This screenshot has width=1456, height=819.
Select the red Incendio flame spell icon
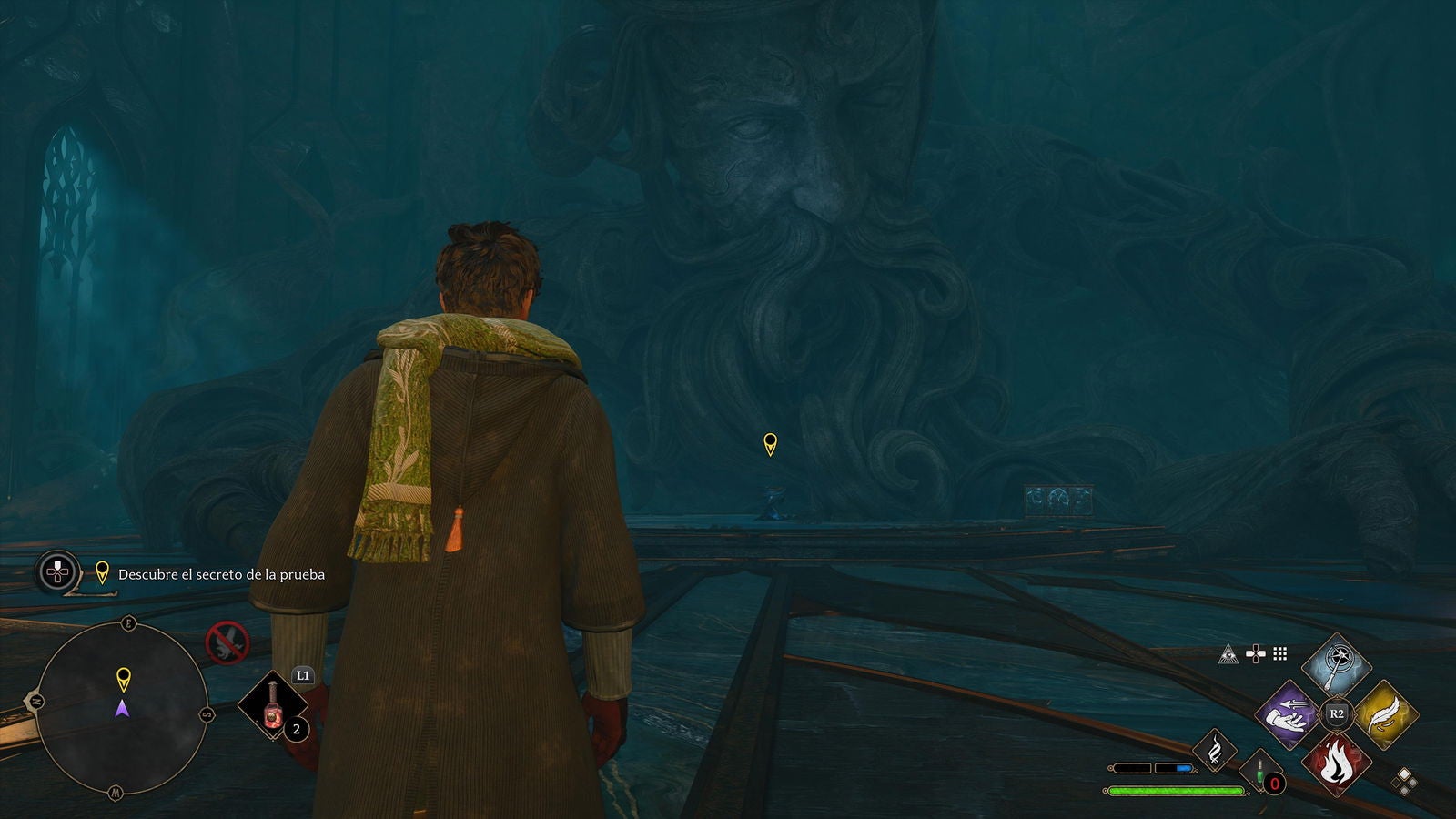pos(1338,764)
